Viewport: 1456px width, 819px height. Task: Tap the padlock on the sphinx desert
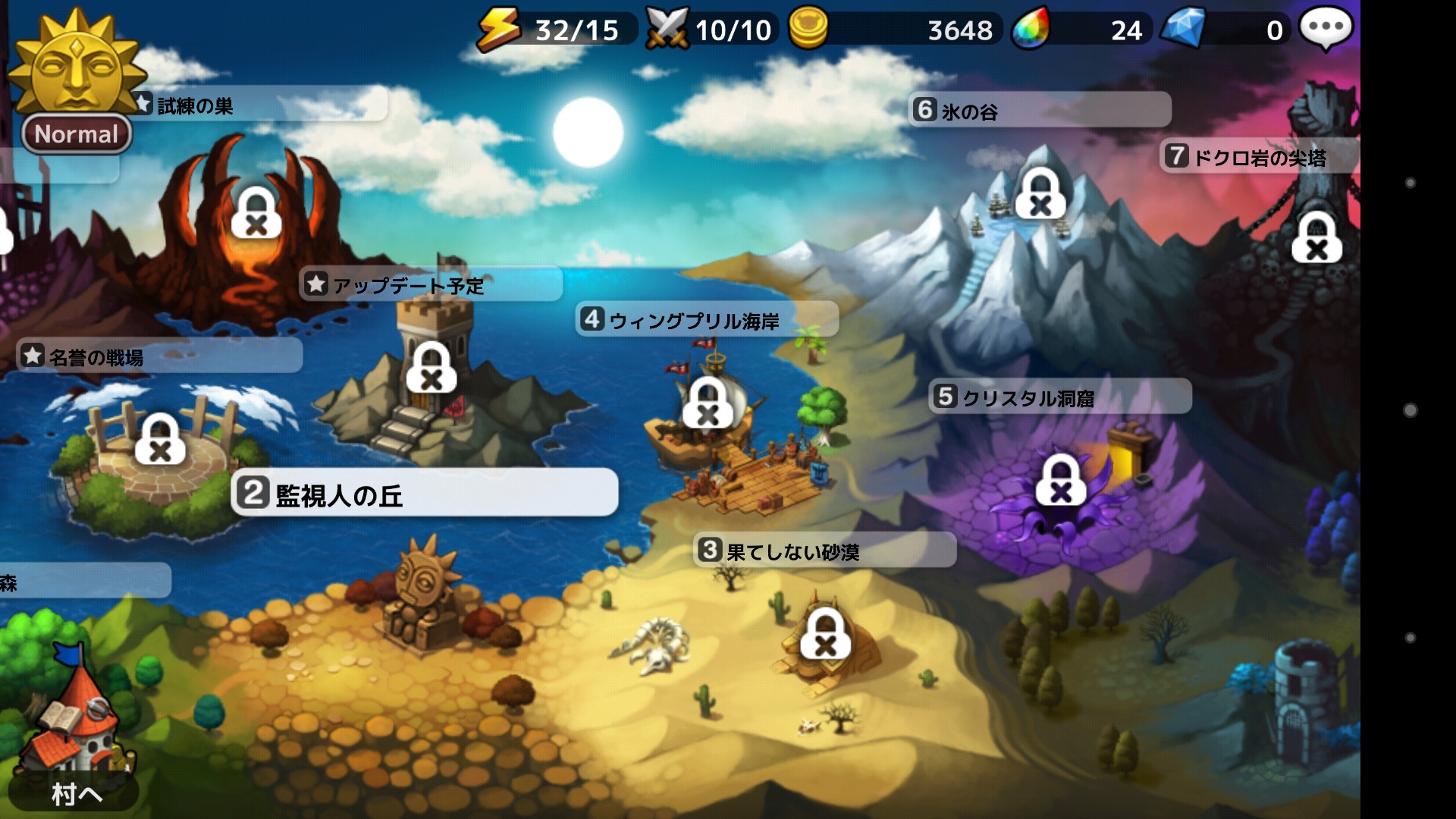pos(825,635)
